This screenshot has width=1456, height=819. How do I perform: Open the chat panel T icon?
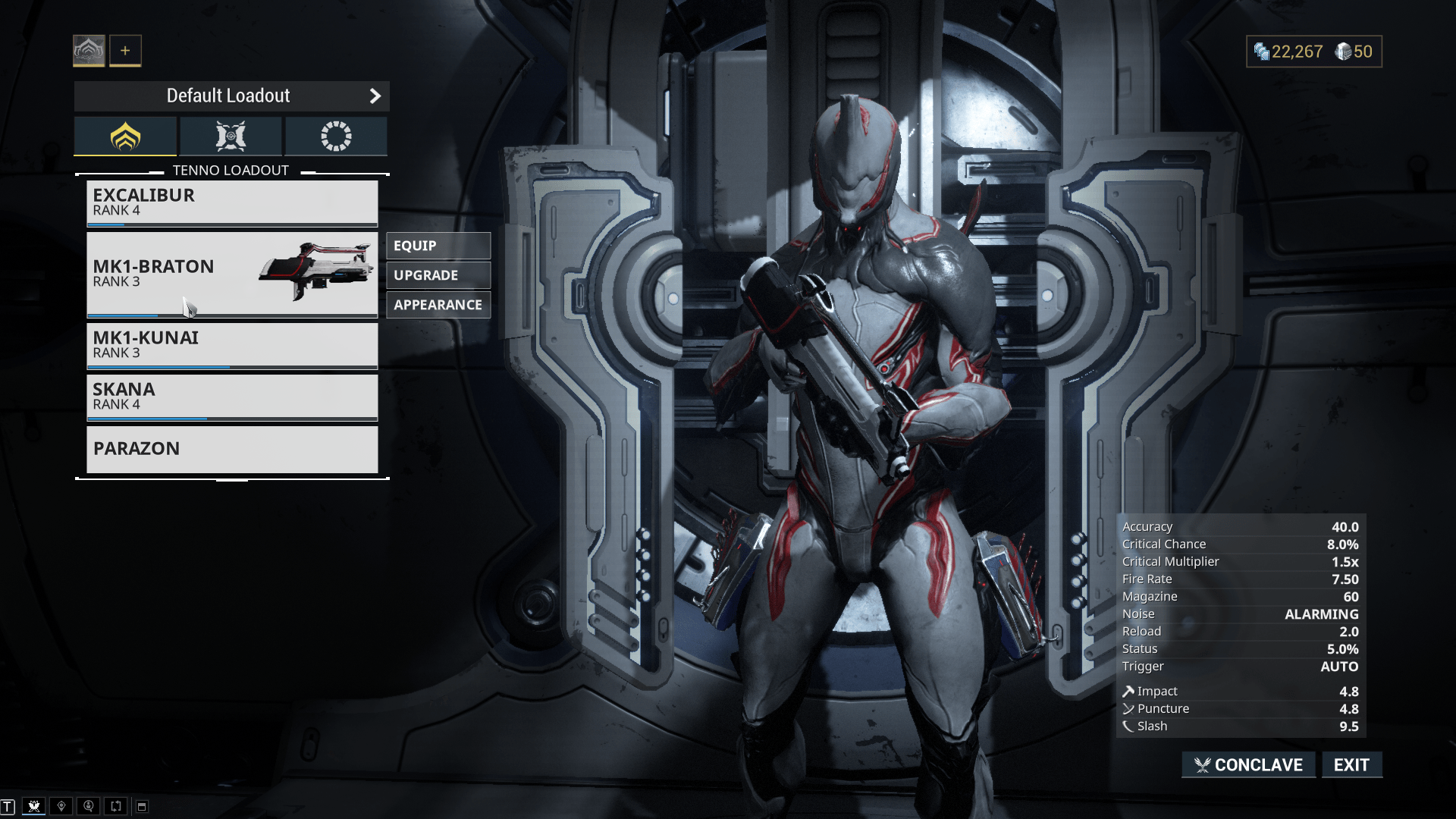pos(12,806)
